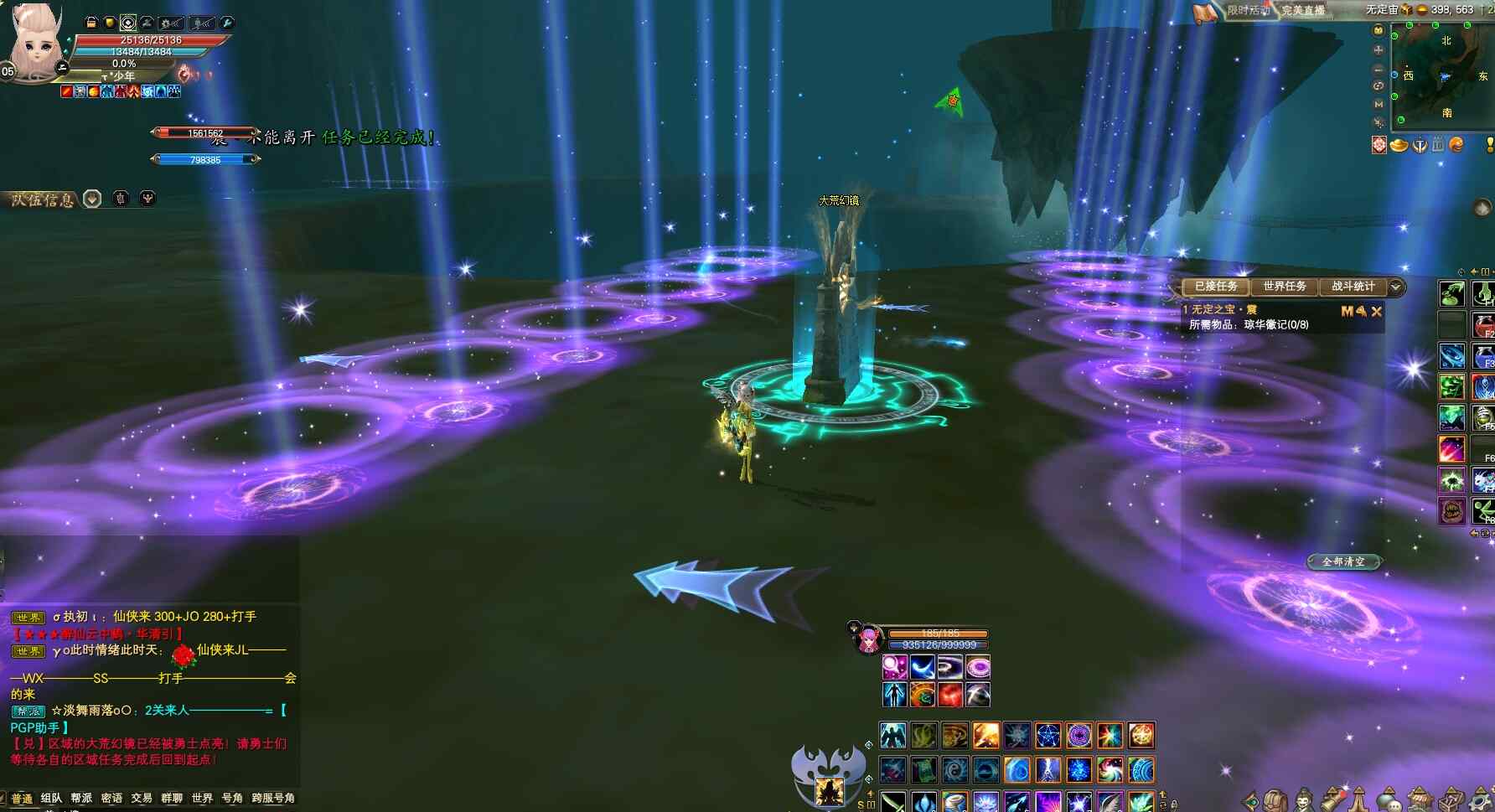The width and height of the screenshot is (1495, 812).
Task: Click the pink-haired pet portrait
Action: 868,640
